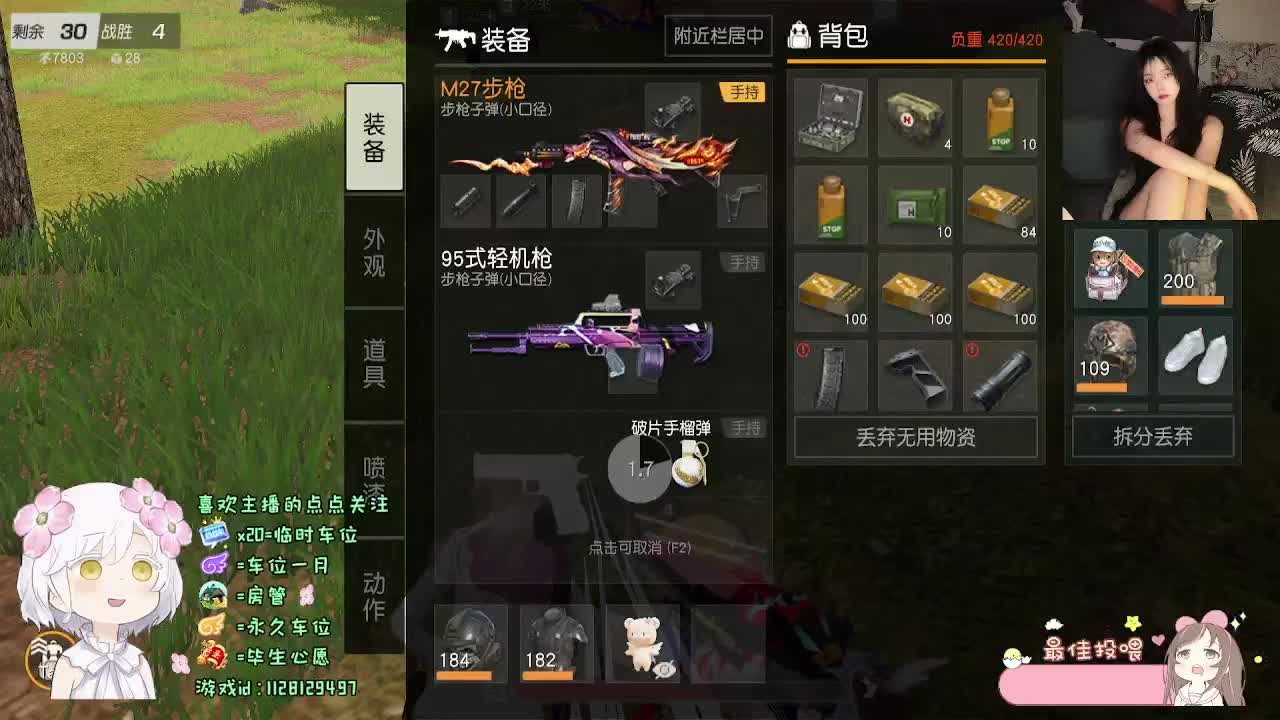Click the helmet's orange durability bar
Screen dimensions: 1280x720
467,674
